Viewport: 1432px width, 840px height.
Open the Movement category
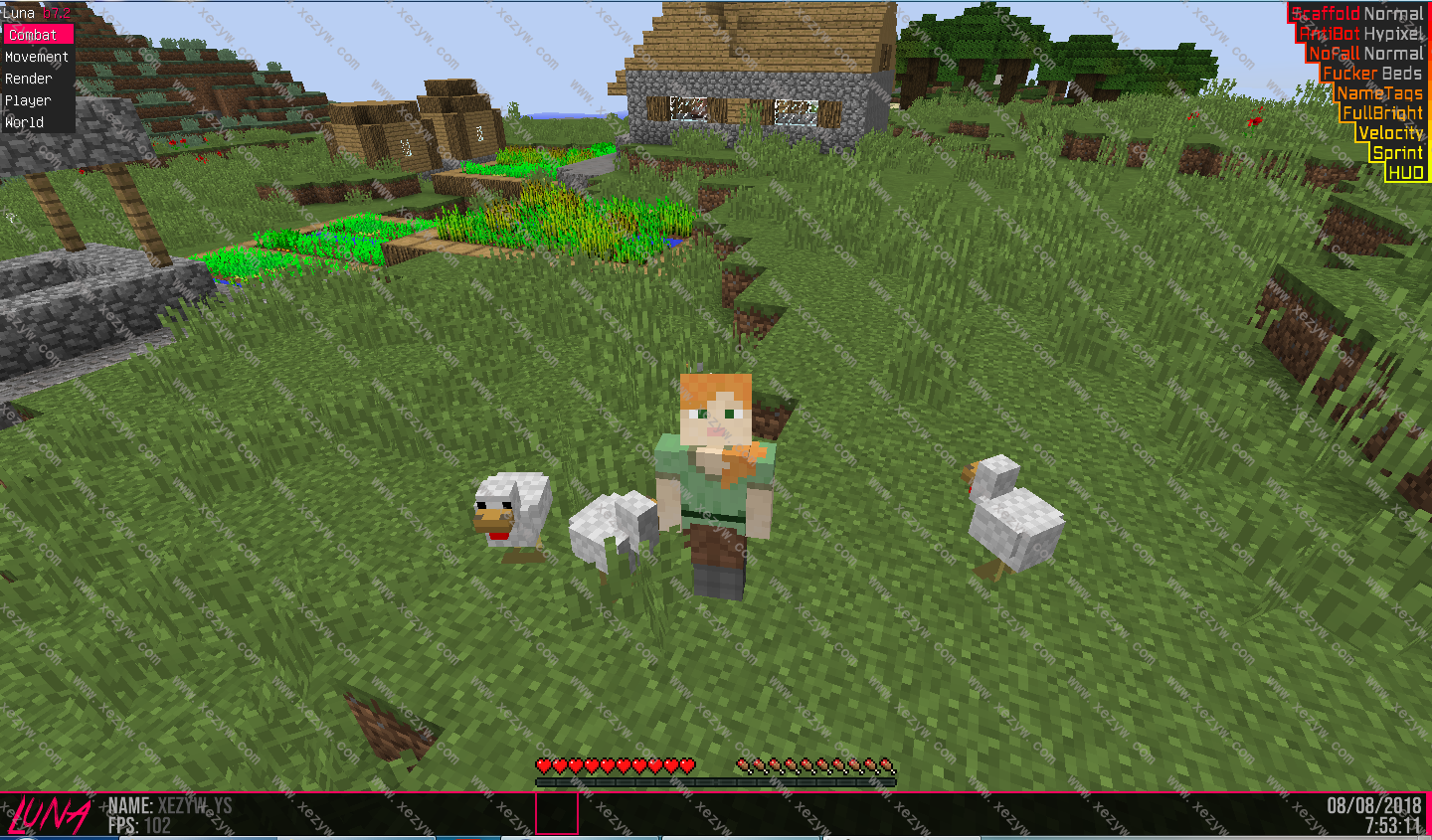tap(37, 57)
